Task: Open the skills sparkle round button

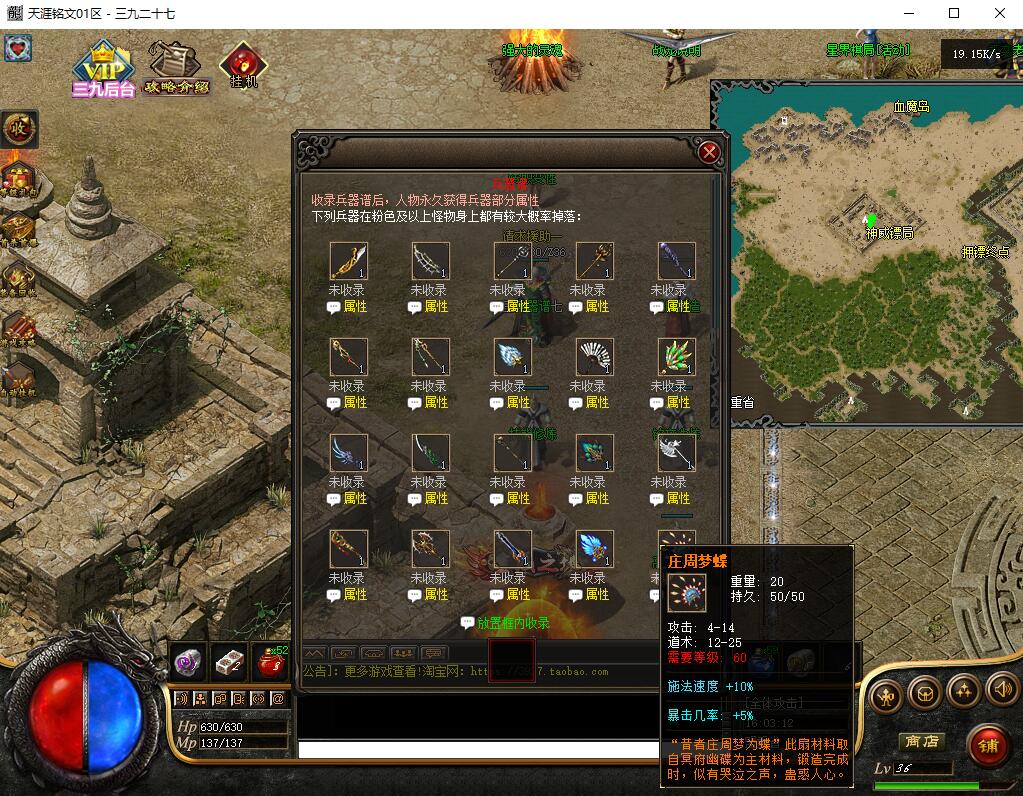Action: click(963, 691)
